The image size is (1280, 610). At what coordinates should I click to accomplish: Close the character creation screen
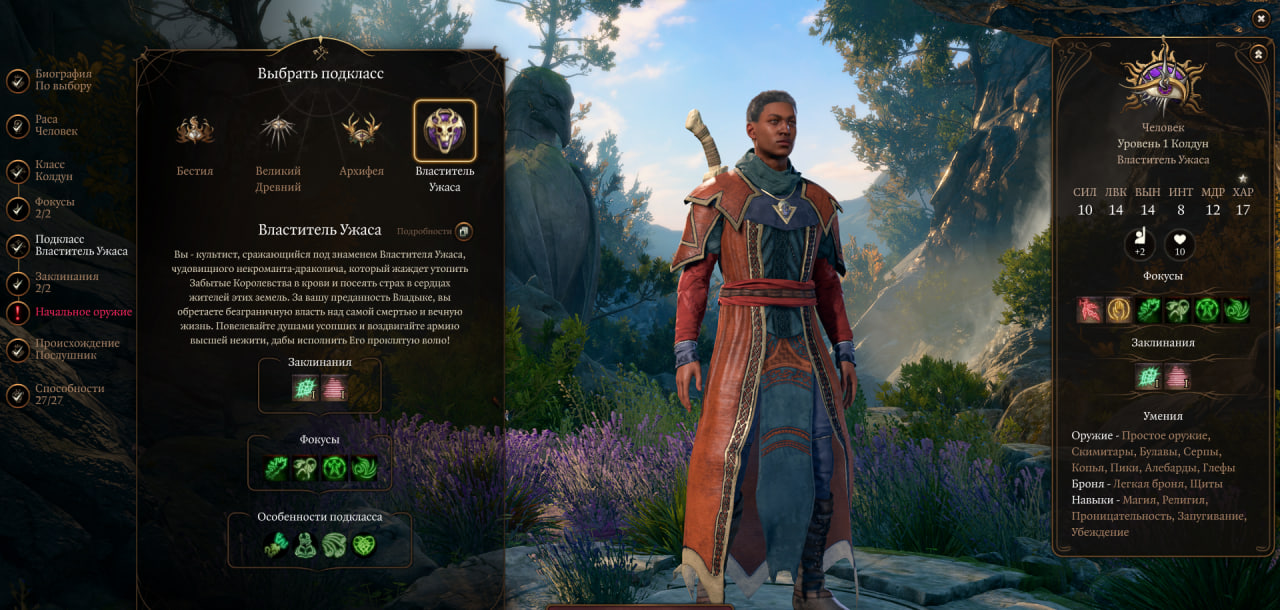click(1260, 18)
